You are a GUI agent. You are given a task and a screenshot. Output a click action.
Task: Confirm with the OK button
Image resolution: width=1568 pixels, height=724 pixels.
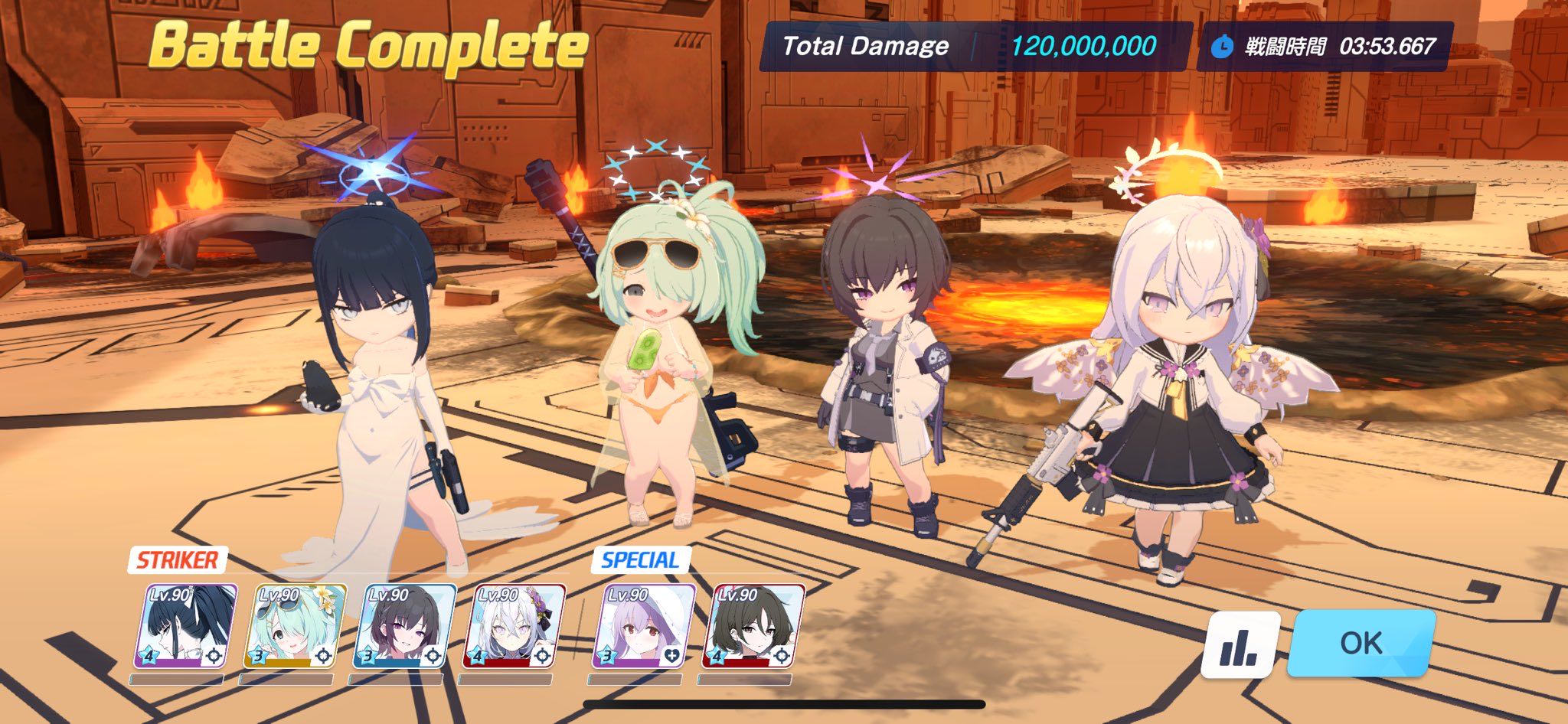coord(1361,643)
